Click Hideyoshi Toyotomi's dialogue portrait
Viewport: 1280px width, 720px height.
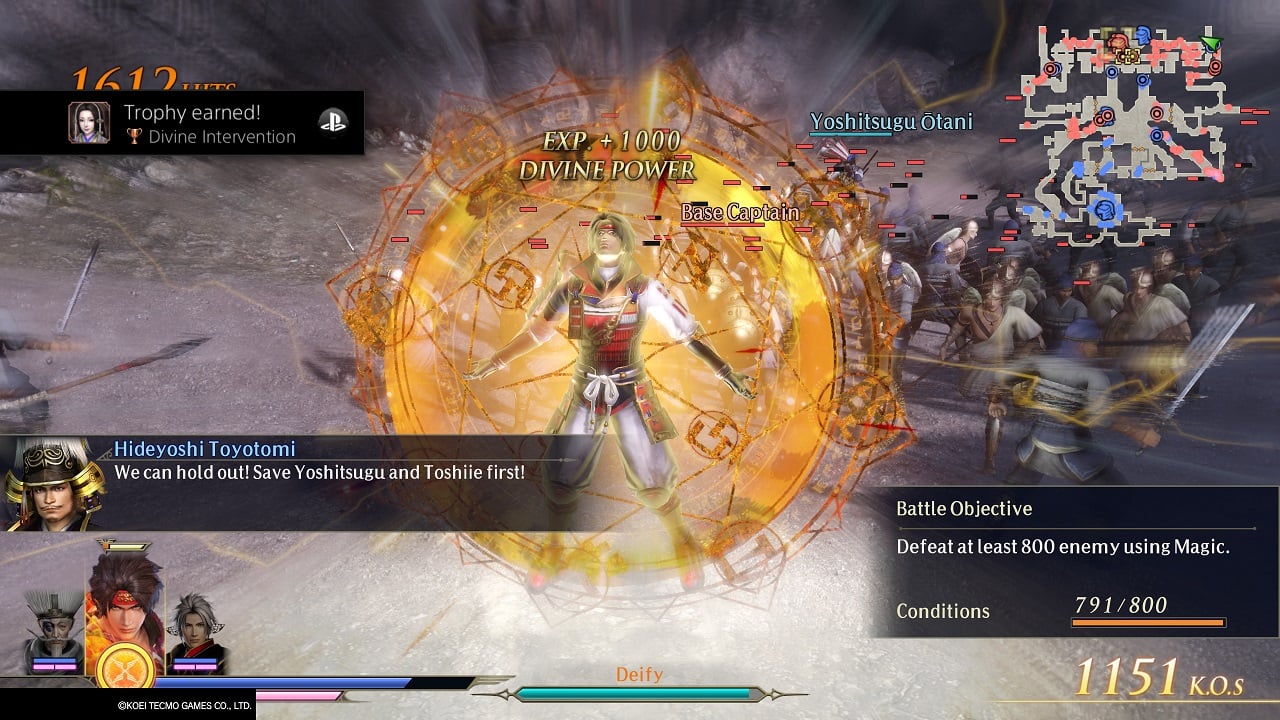(42, 484)
